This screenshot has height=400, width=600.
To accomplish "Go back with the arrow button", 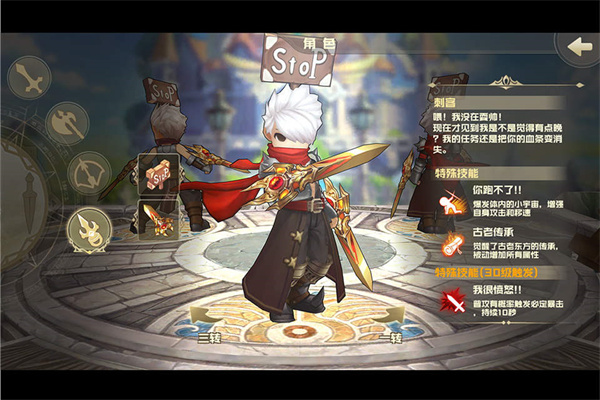I will coord(577,47).
